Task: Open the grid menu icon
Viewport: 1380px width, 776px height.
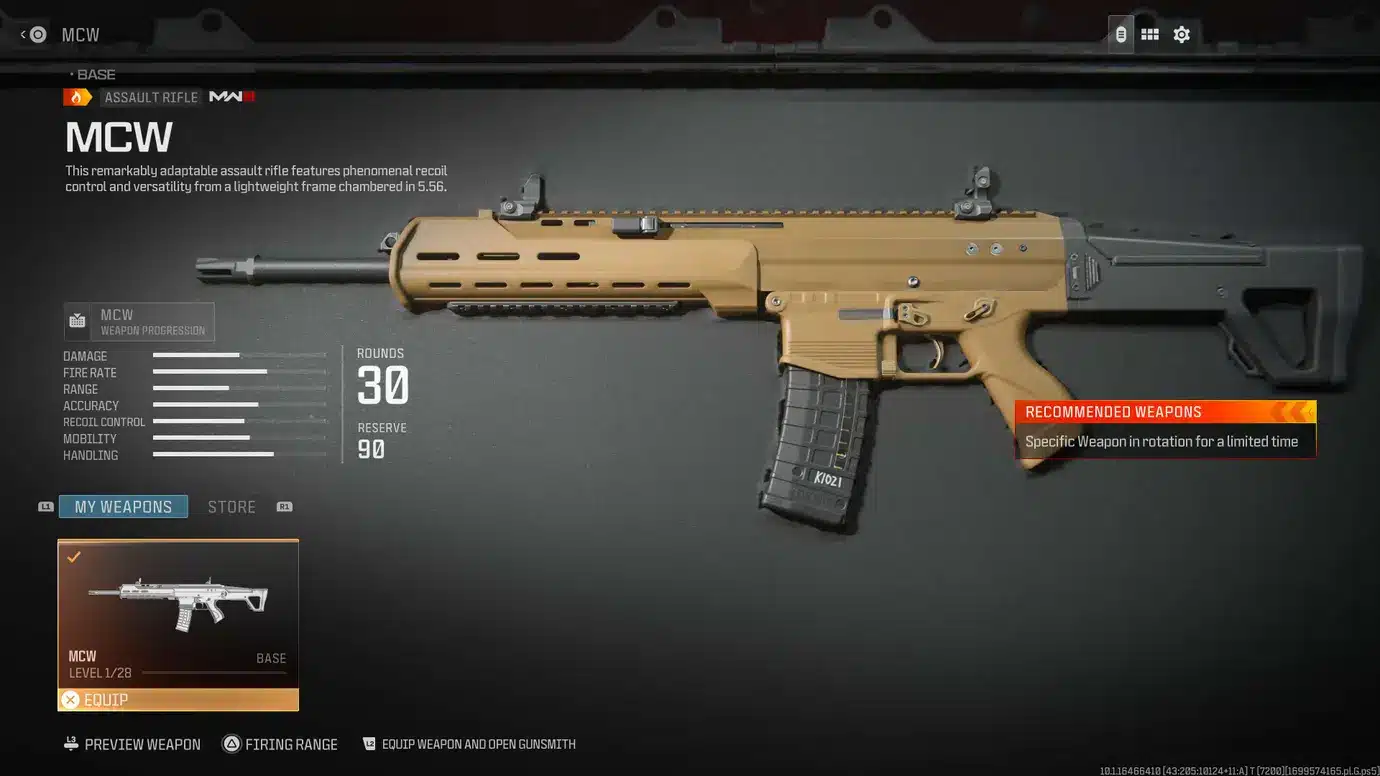Action: (x=1149, y=33)
